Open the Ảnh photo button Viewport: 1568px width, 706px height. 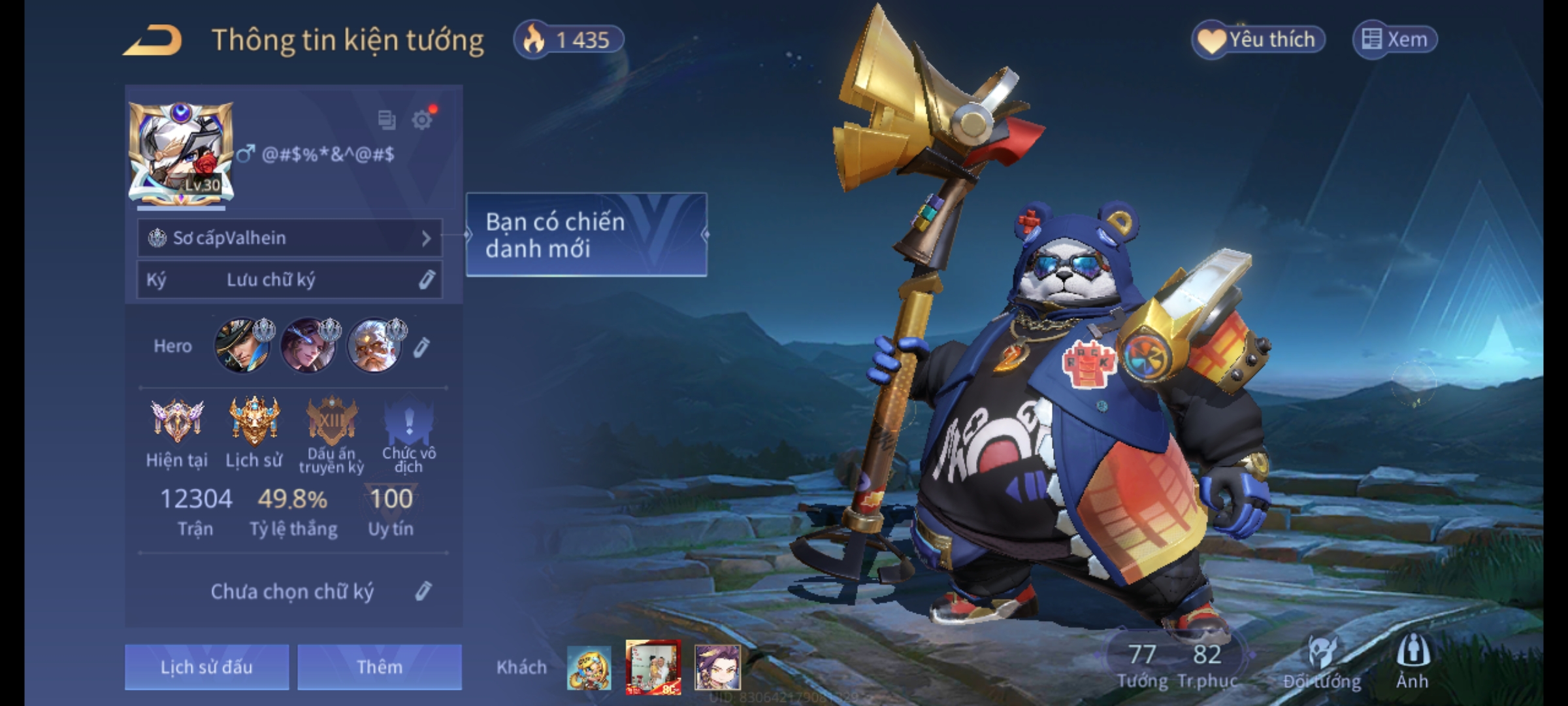point(1413,662)
